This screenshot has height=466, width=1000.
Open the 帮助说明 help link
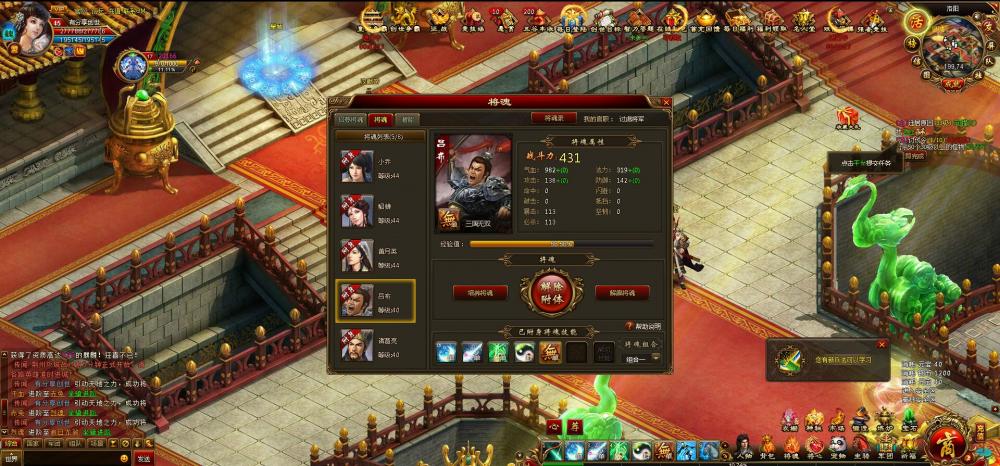[x=644, y=326]
